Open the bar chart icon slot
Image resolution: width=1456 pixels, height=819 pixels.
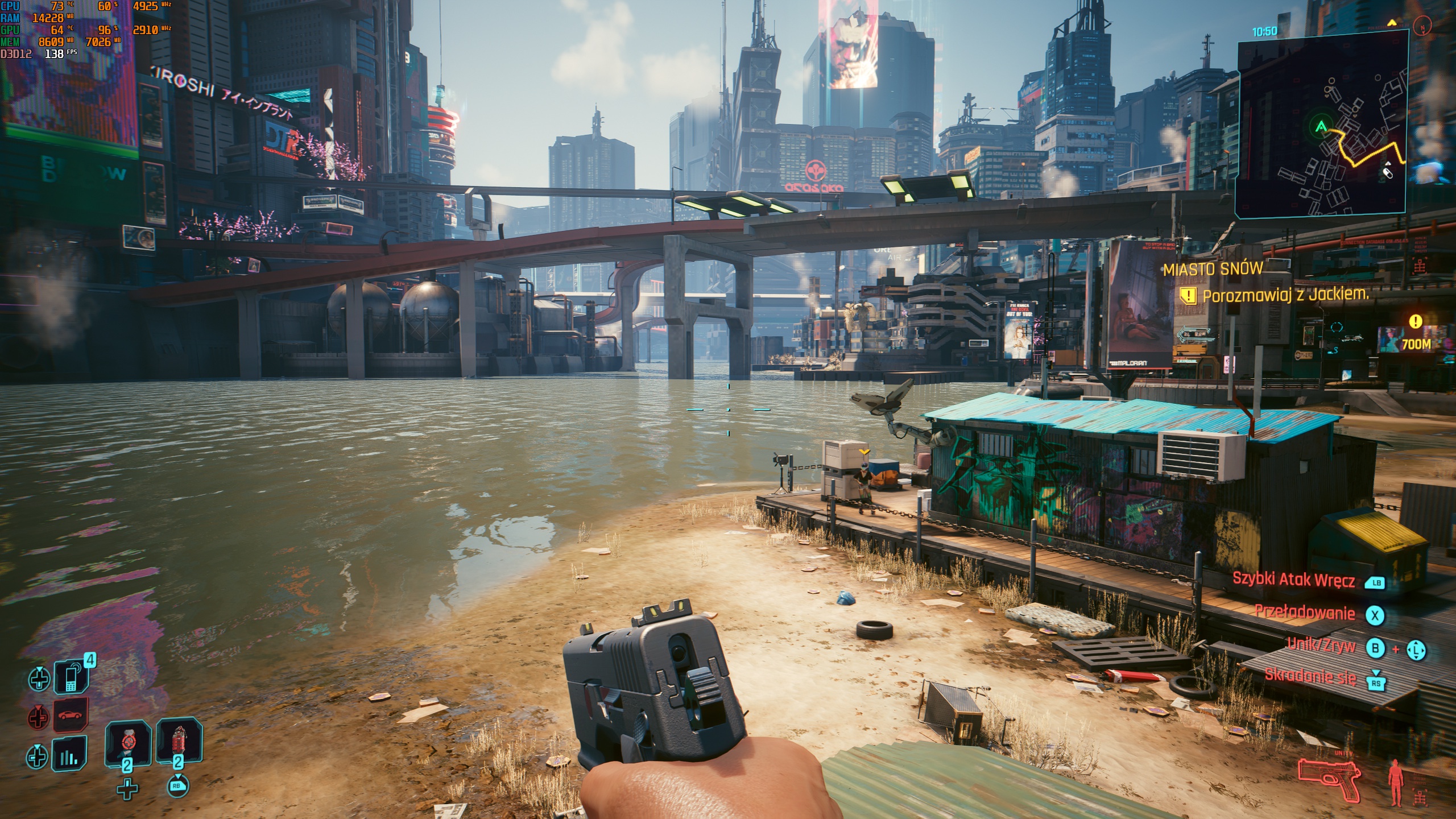(69, 754)
